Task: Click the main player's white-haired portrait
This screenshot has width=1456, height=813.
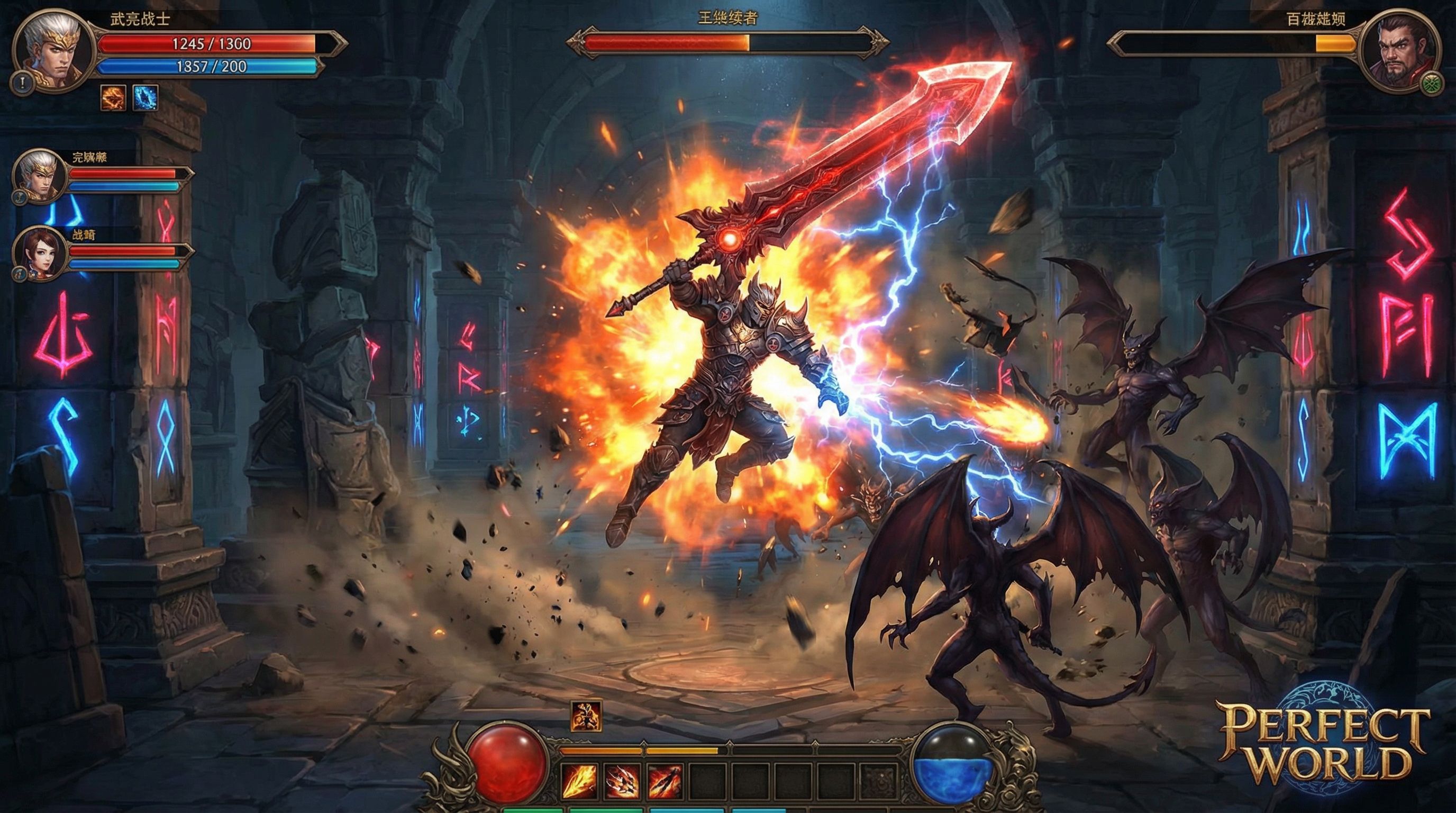Action: [52, 50]
